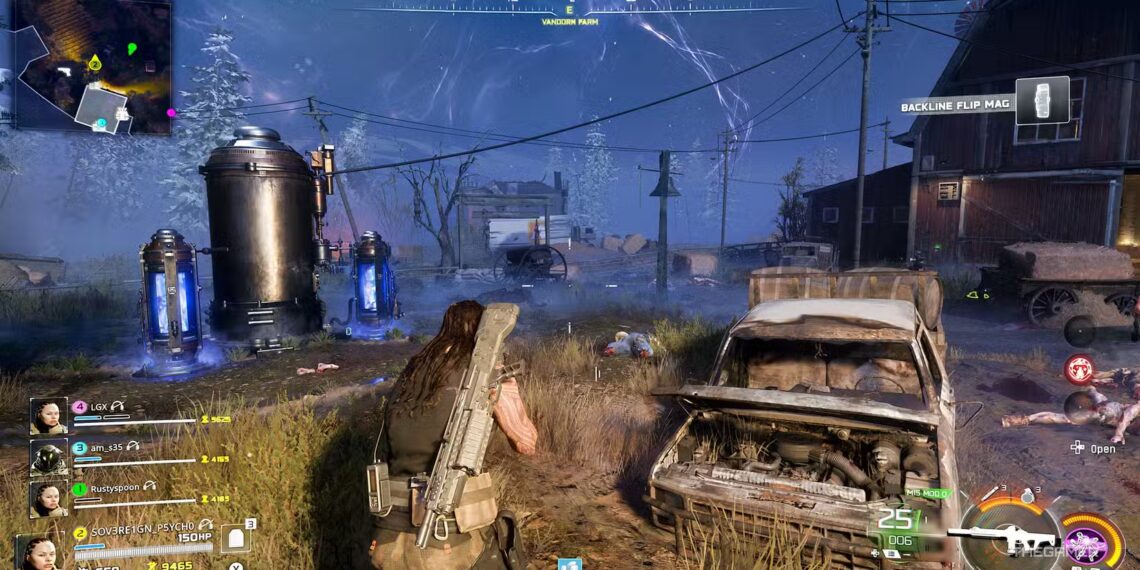The height and width of the screenshot is (570, 1140).
Task: Select am_s35's helmeted squad portrait
Action: 48,457
